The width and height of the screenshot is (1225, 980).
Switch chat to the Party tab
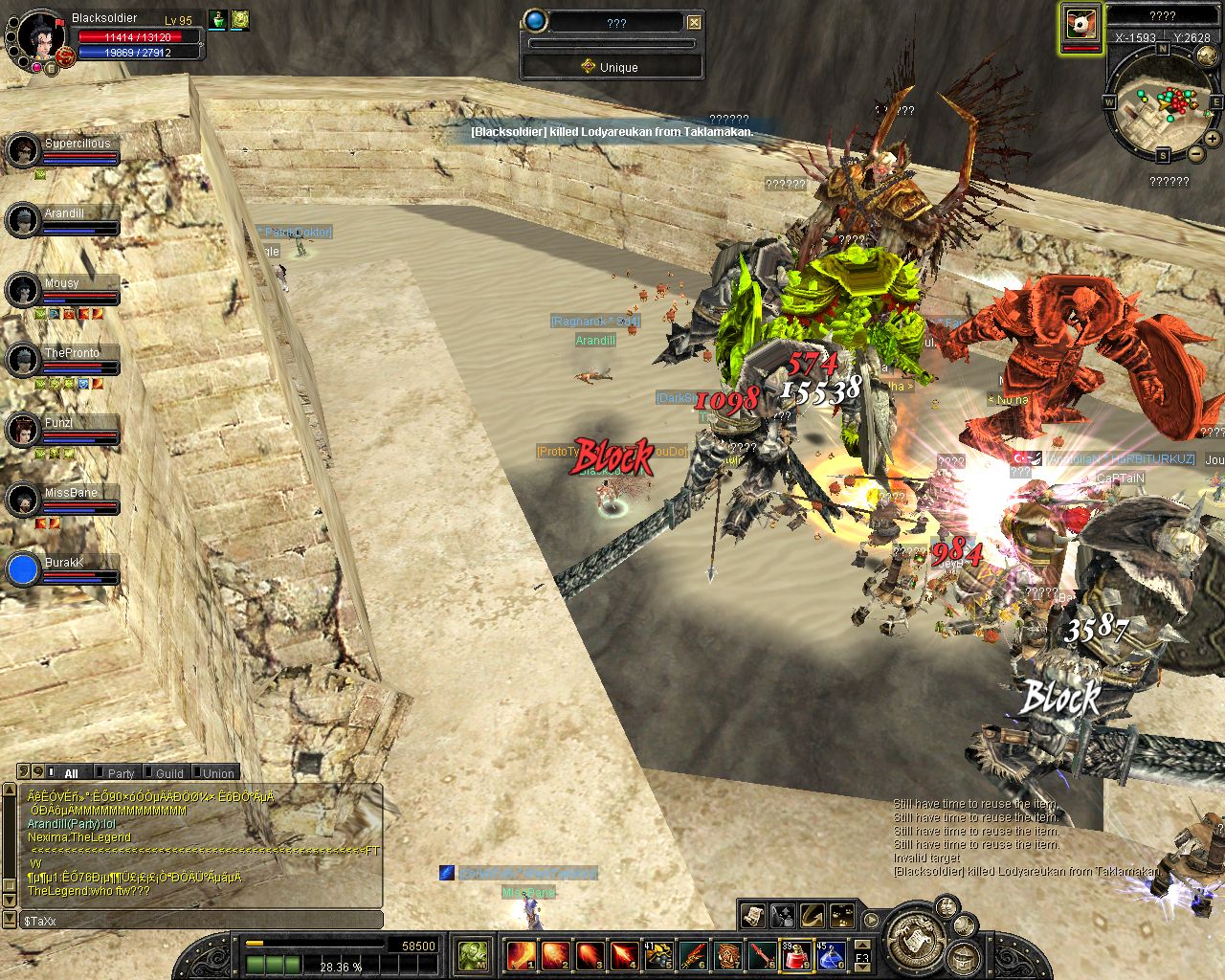[120, 773]
